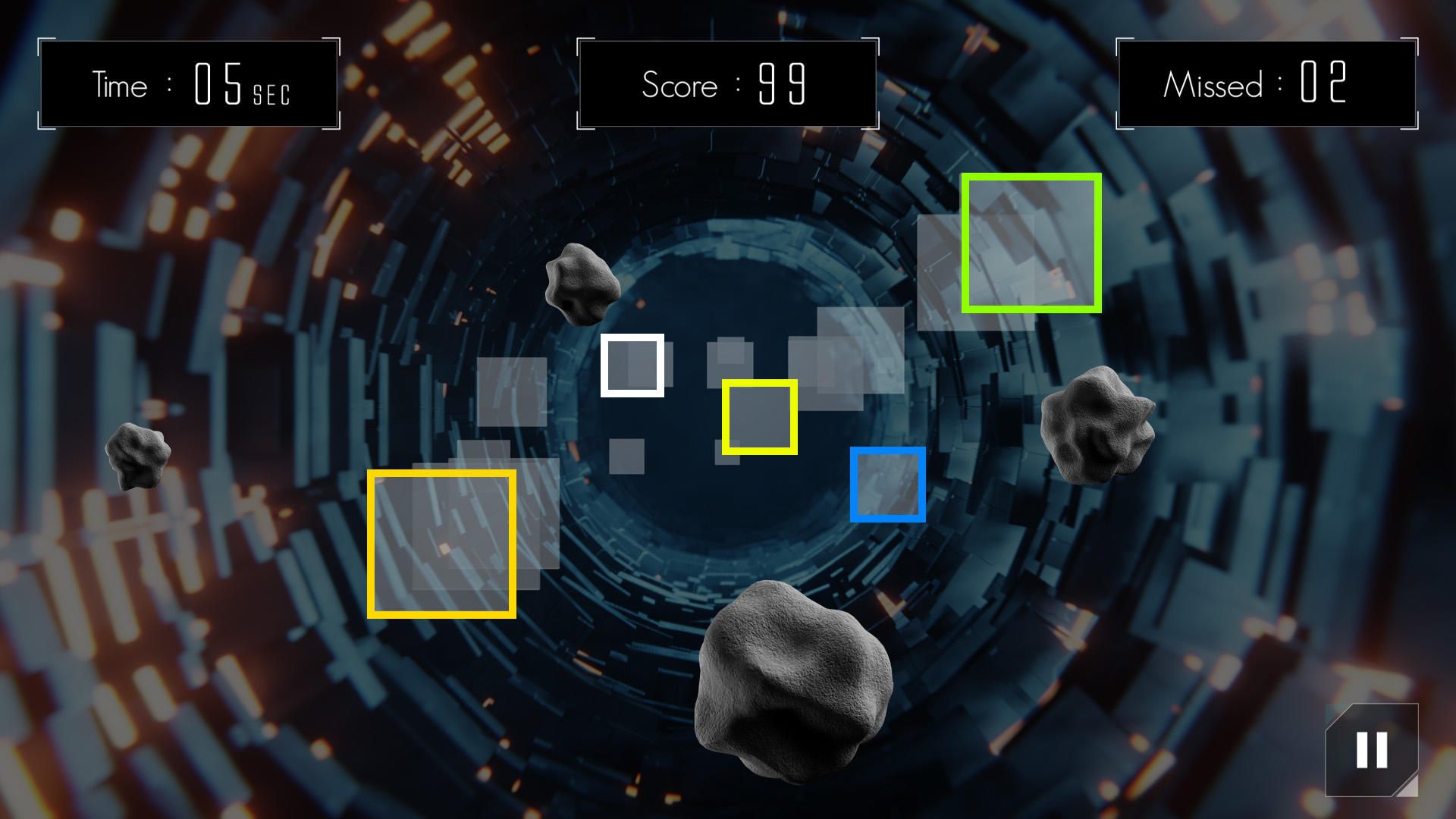Viewport: 1456px width, 819px height.
Task: Select the small yellow target square
Action: coord(760,417)
